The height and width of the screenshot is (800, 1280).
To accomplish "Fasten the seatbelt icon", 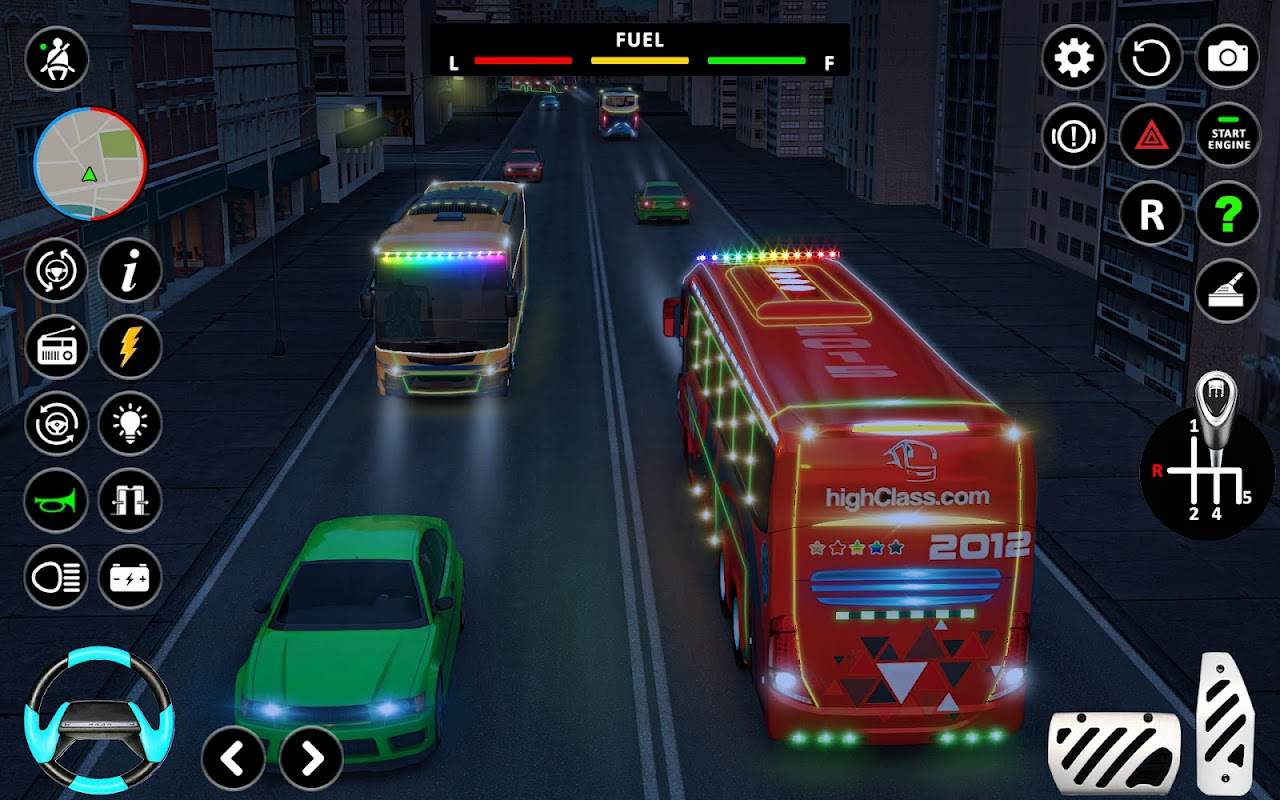I will [57, 59].
